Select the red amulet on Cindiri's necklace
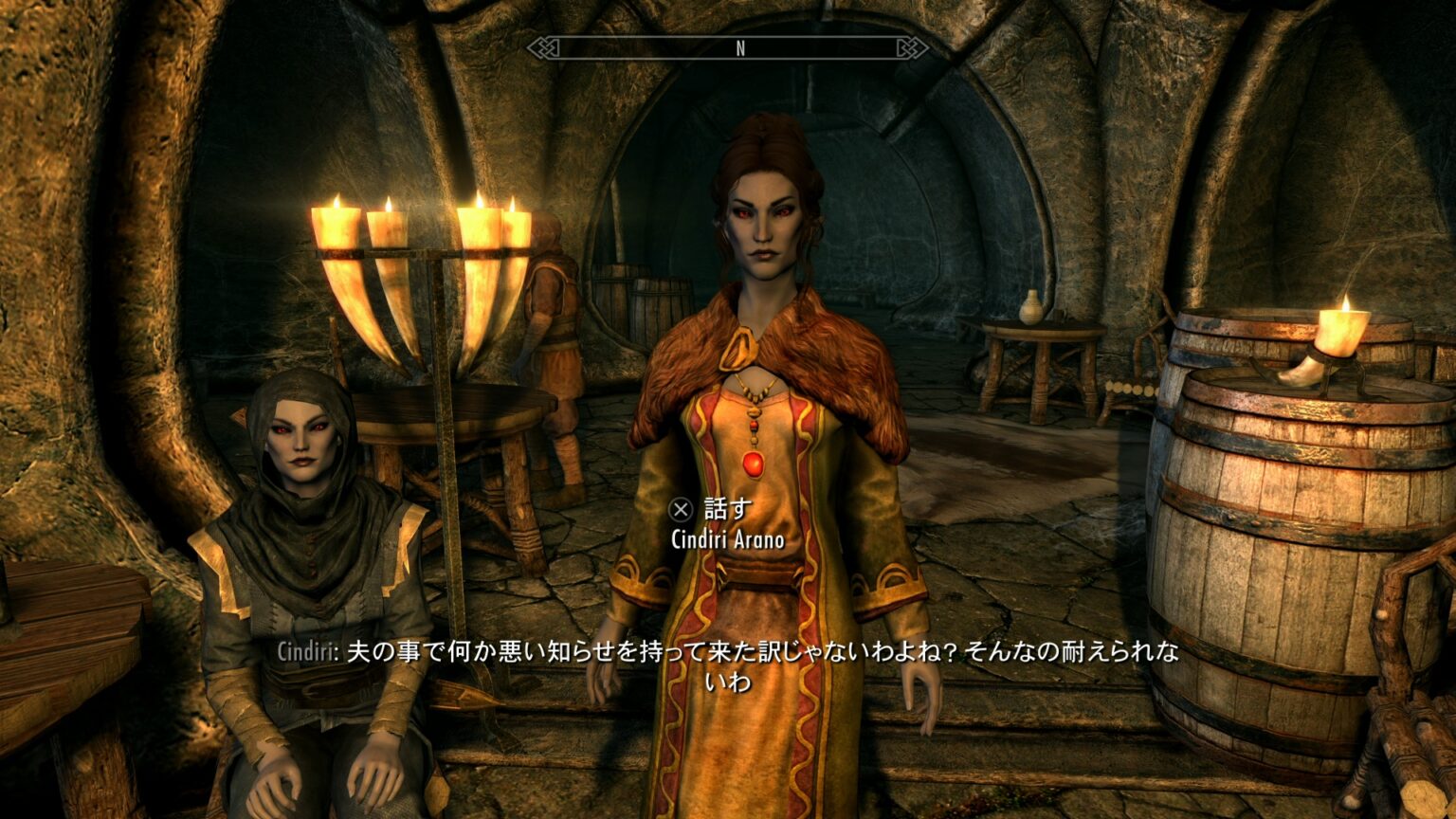 click(x=754, y=463)
